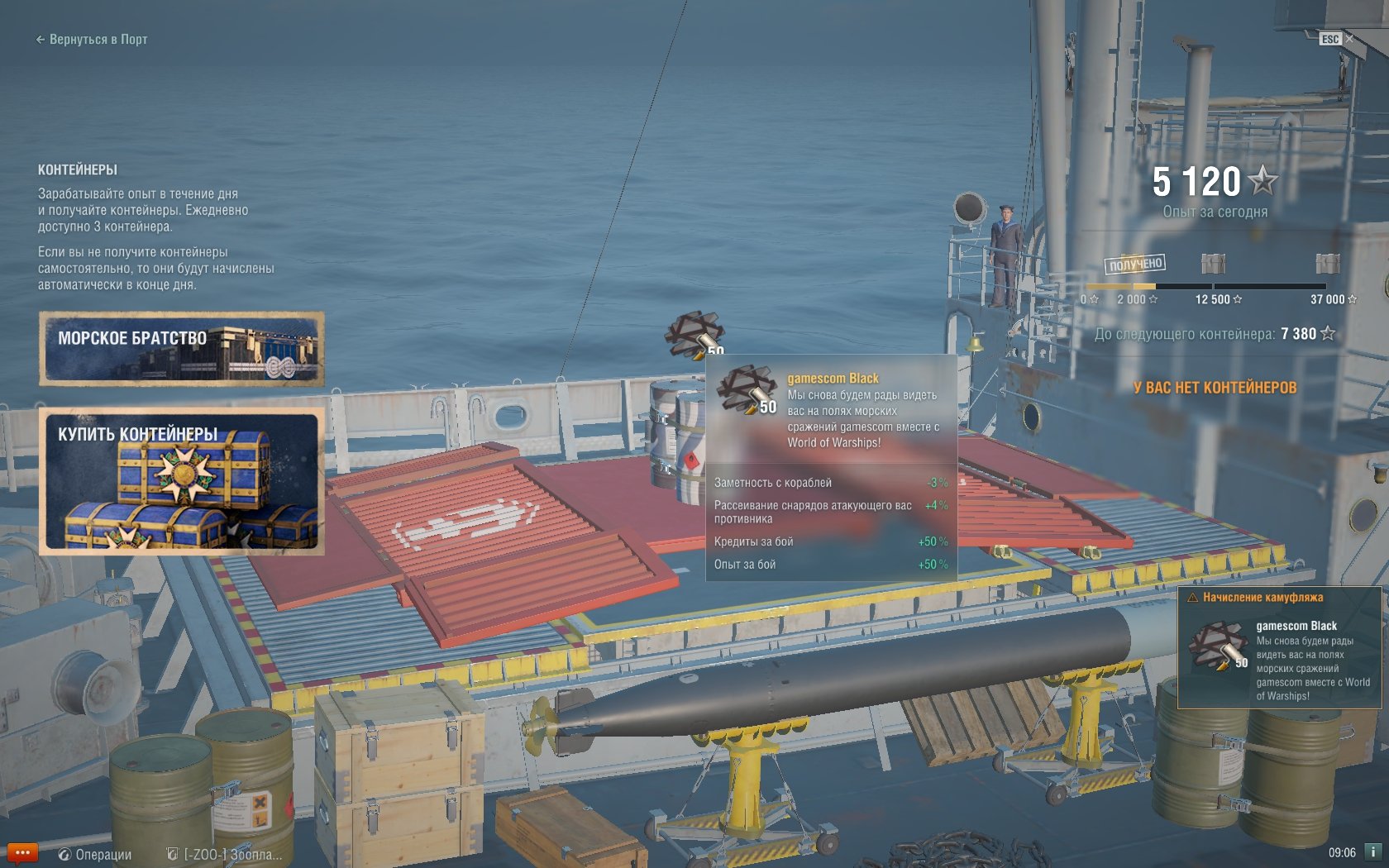
Task: Close the screen with the ESC X button
Action: tap(1349, 39)
